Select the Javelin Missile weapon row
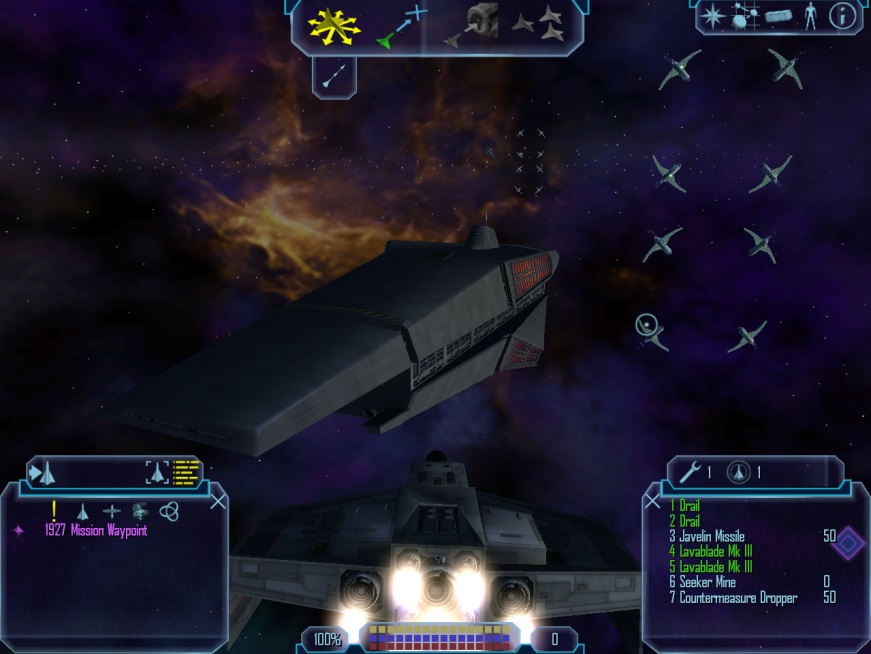This screenshot has height=654, width=871. 711,537
